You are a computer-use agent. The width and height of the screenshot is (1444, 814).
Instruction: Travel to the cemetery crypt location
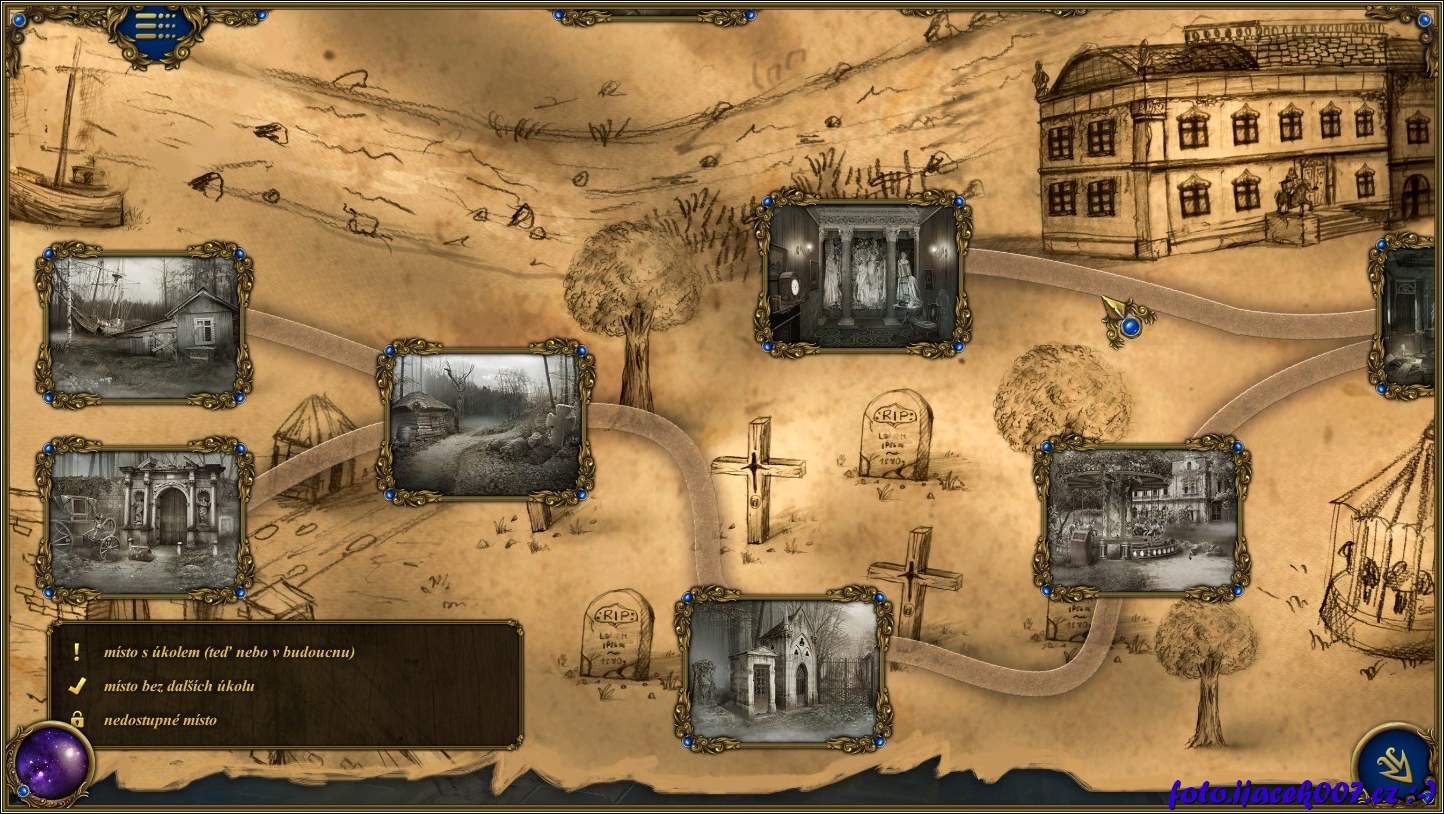(783, 668)
